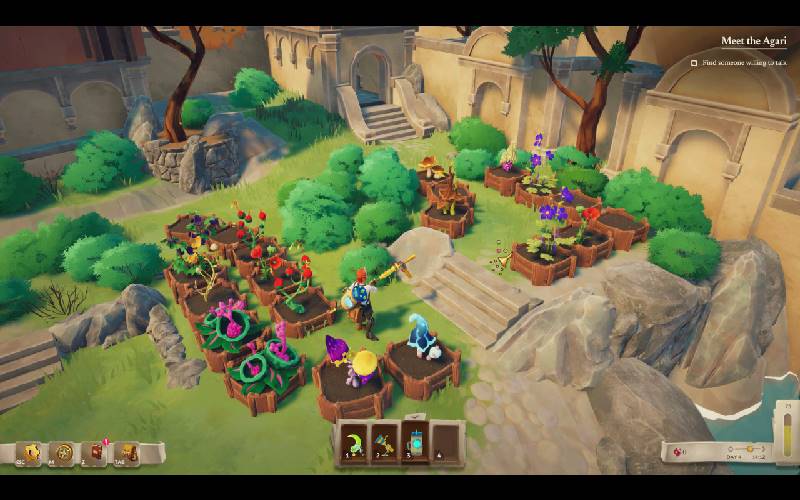This screenshot has height=500, width=800.
Task: Select the golden tool in hotbar slot 2
Action: click(385, 440)
